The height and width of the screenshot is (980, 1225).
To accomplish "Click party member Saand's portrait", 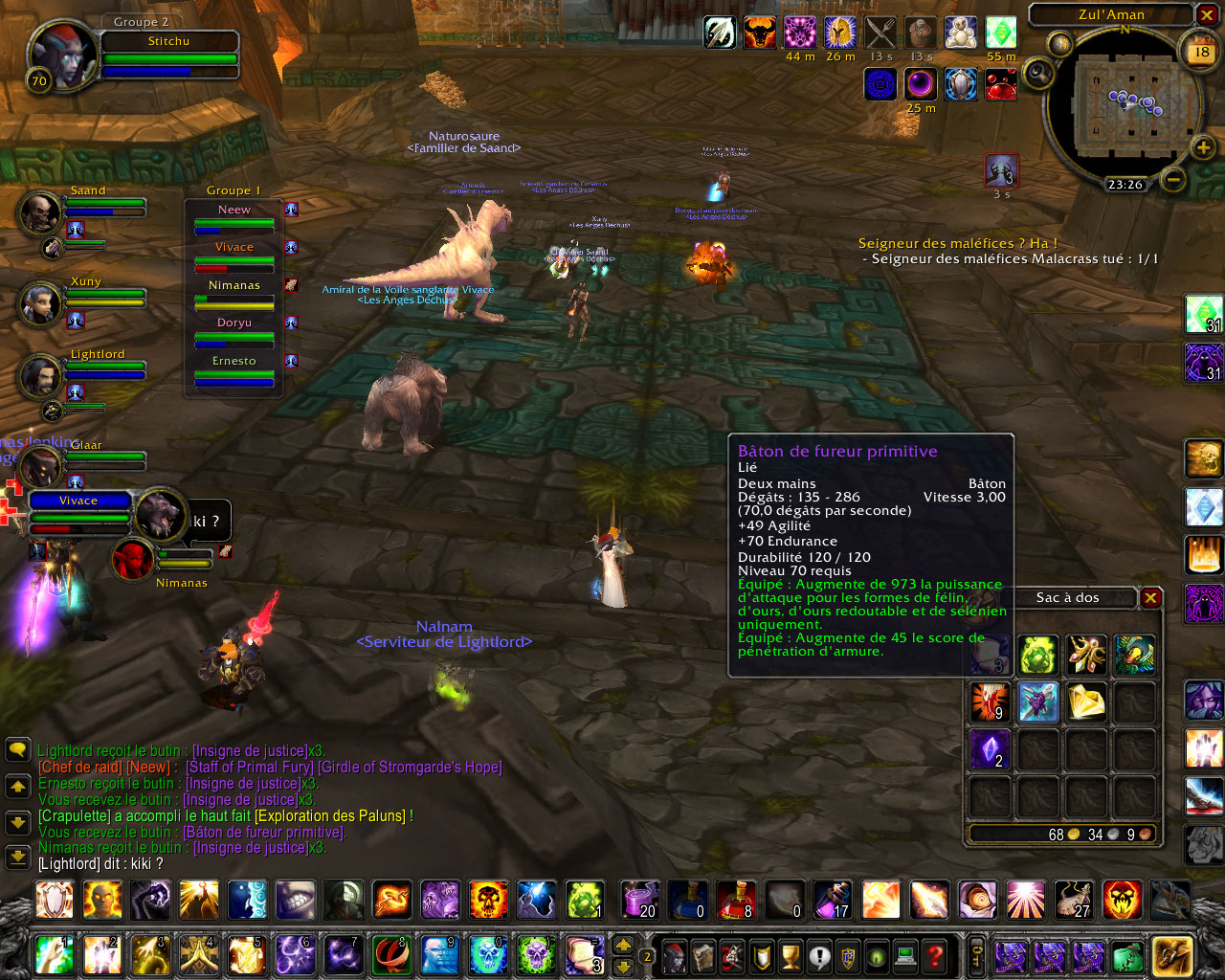I will 40,212.
